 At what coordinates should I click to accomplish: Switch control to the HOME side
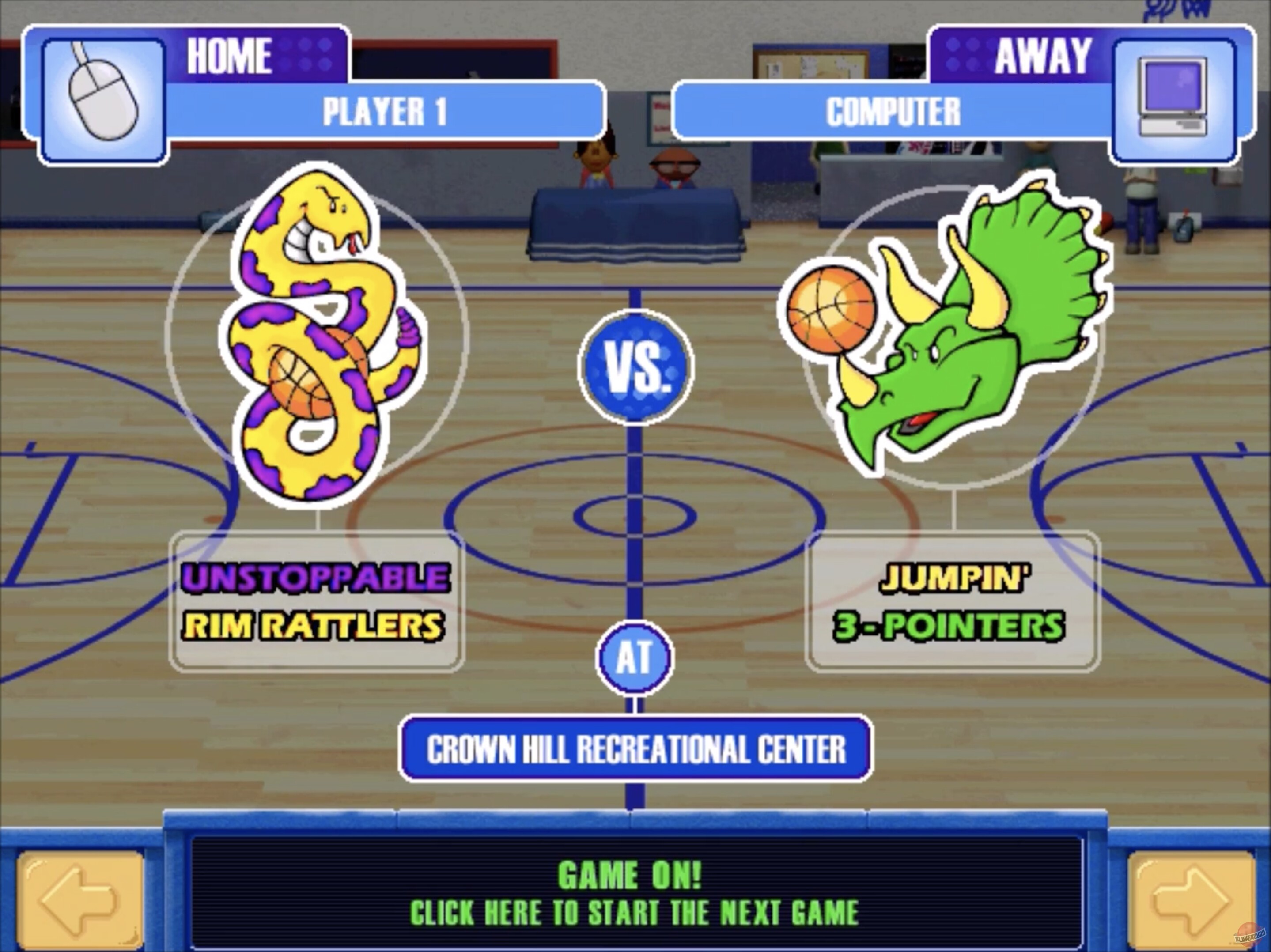(229, 55)
